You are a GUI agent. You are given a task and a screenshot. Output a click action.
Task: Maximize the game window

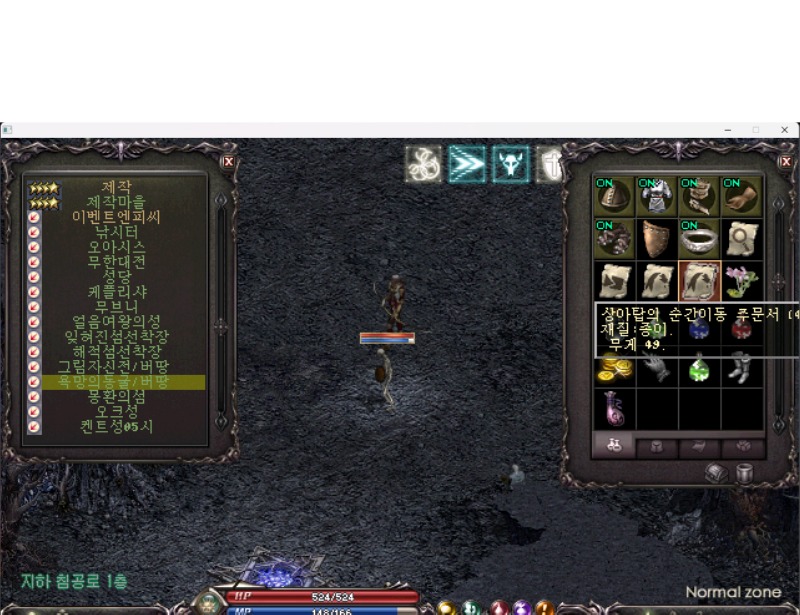tap(756, 130)
